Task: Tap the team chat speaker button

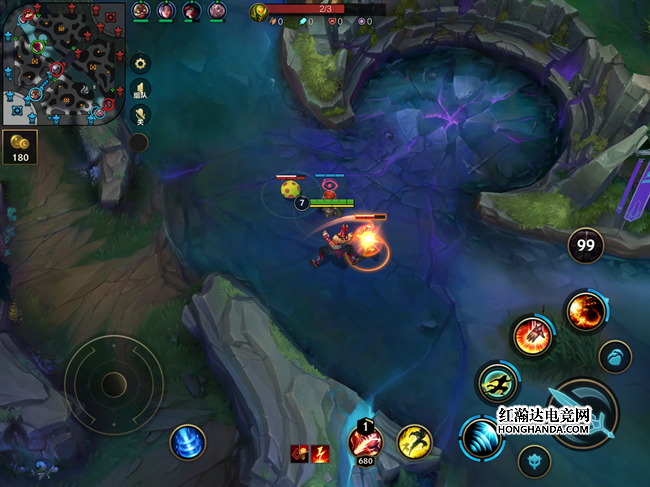Action: 141,88
